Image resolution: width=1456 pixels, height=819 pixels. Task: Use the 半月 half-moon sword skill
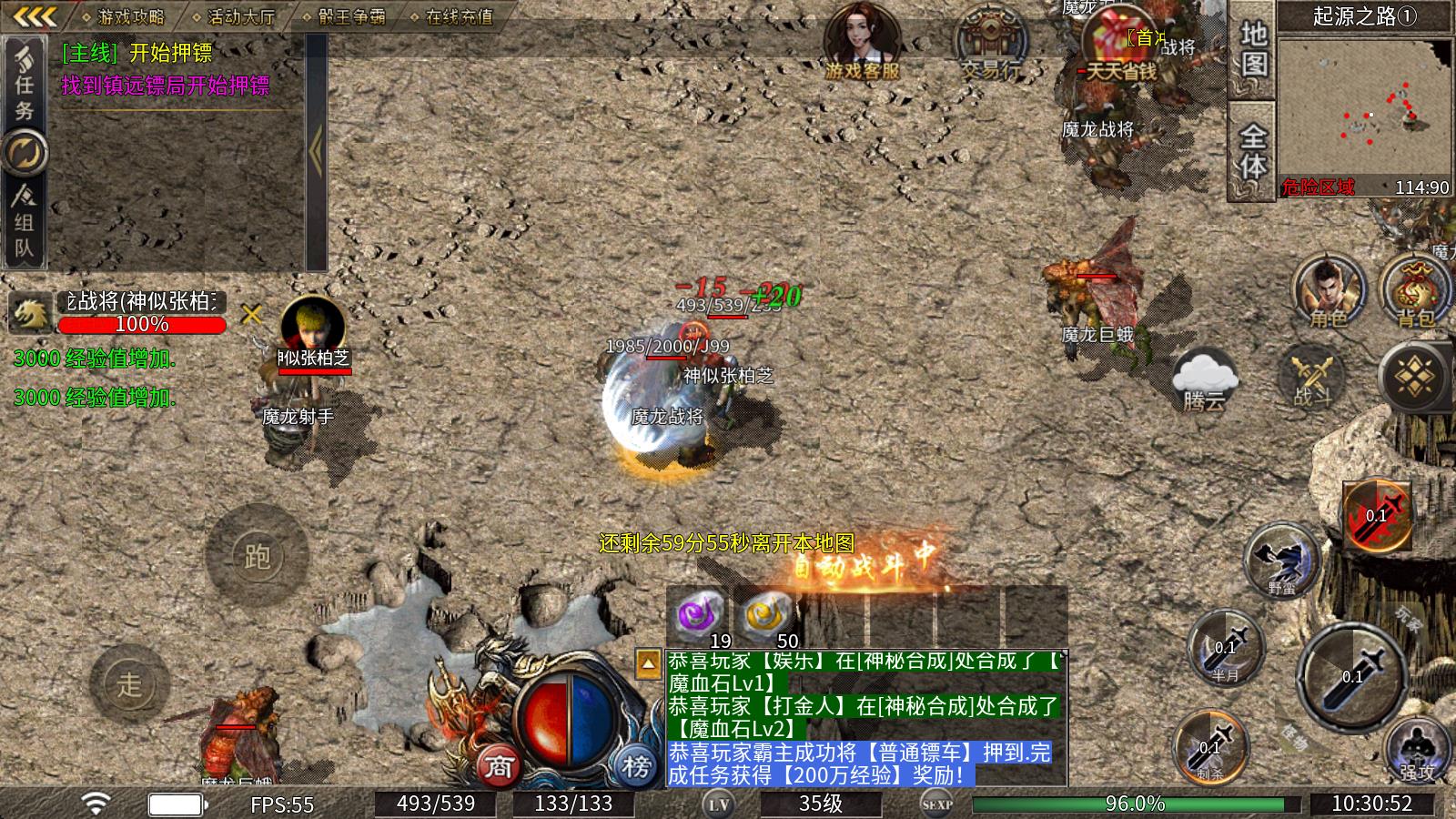tap(1226, 647)
